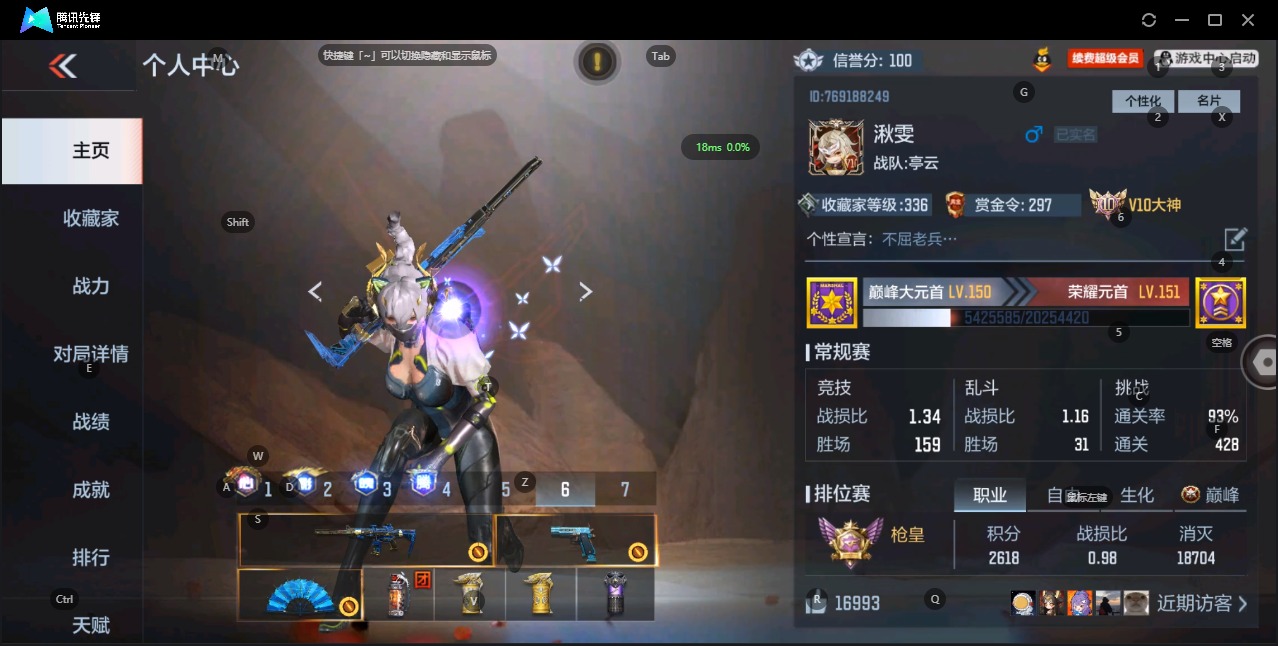View 对局详情 match details
The width and height of the screenshot is (1278, 646).
[x=90, y=354]
